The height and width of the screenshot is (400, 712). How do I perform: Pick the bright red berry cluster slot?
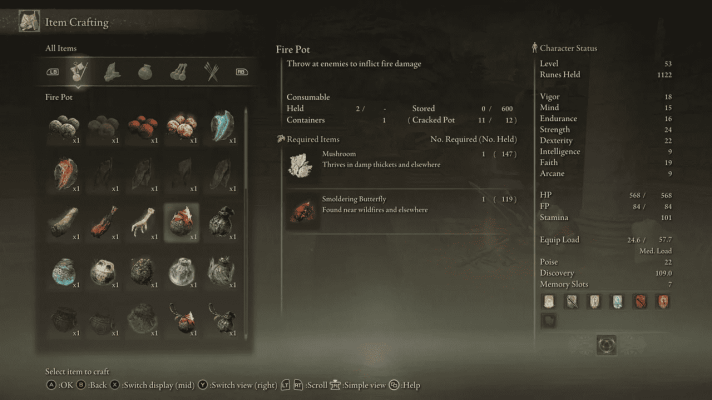142,125
